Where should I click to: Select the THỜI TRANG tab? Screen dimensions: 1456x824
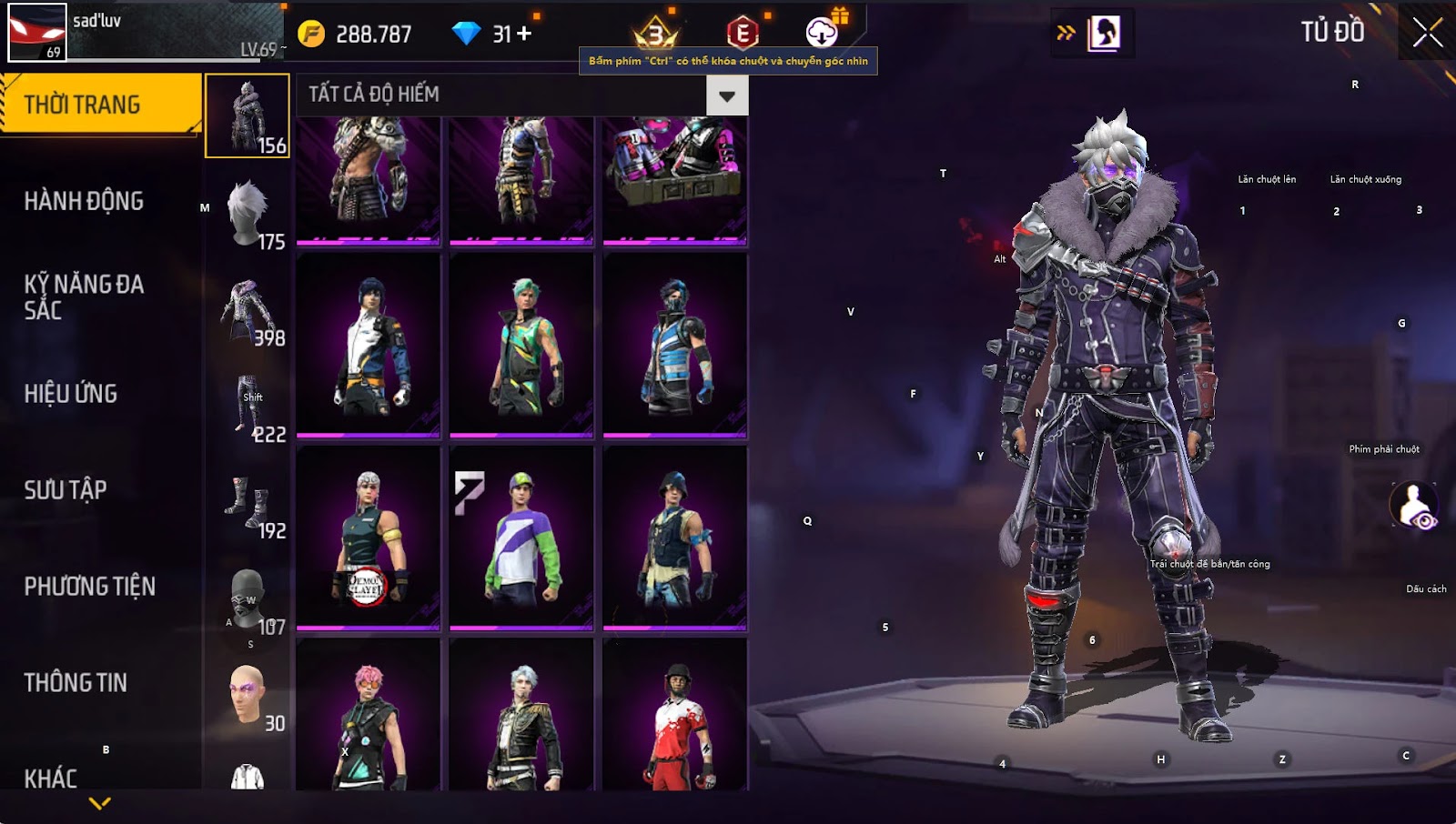(x=100, y=105)
